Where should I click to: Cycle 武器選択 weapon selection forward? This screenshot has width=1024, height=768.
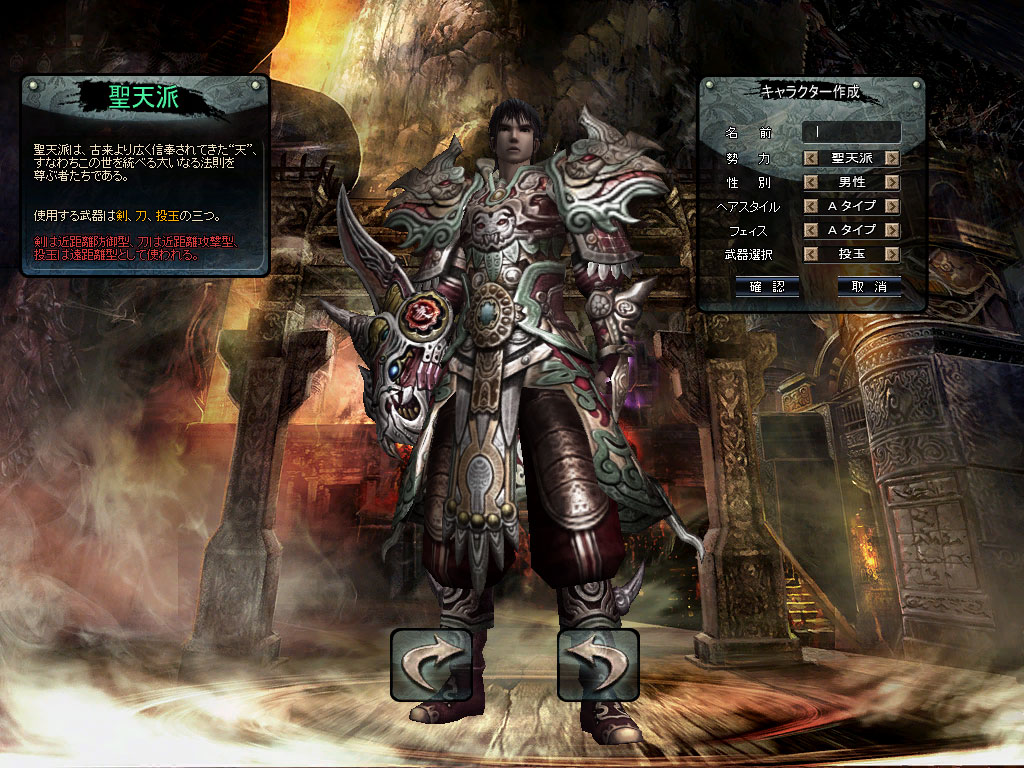click(892, 254)
